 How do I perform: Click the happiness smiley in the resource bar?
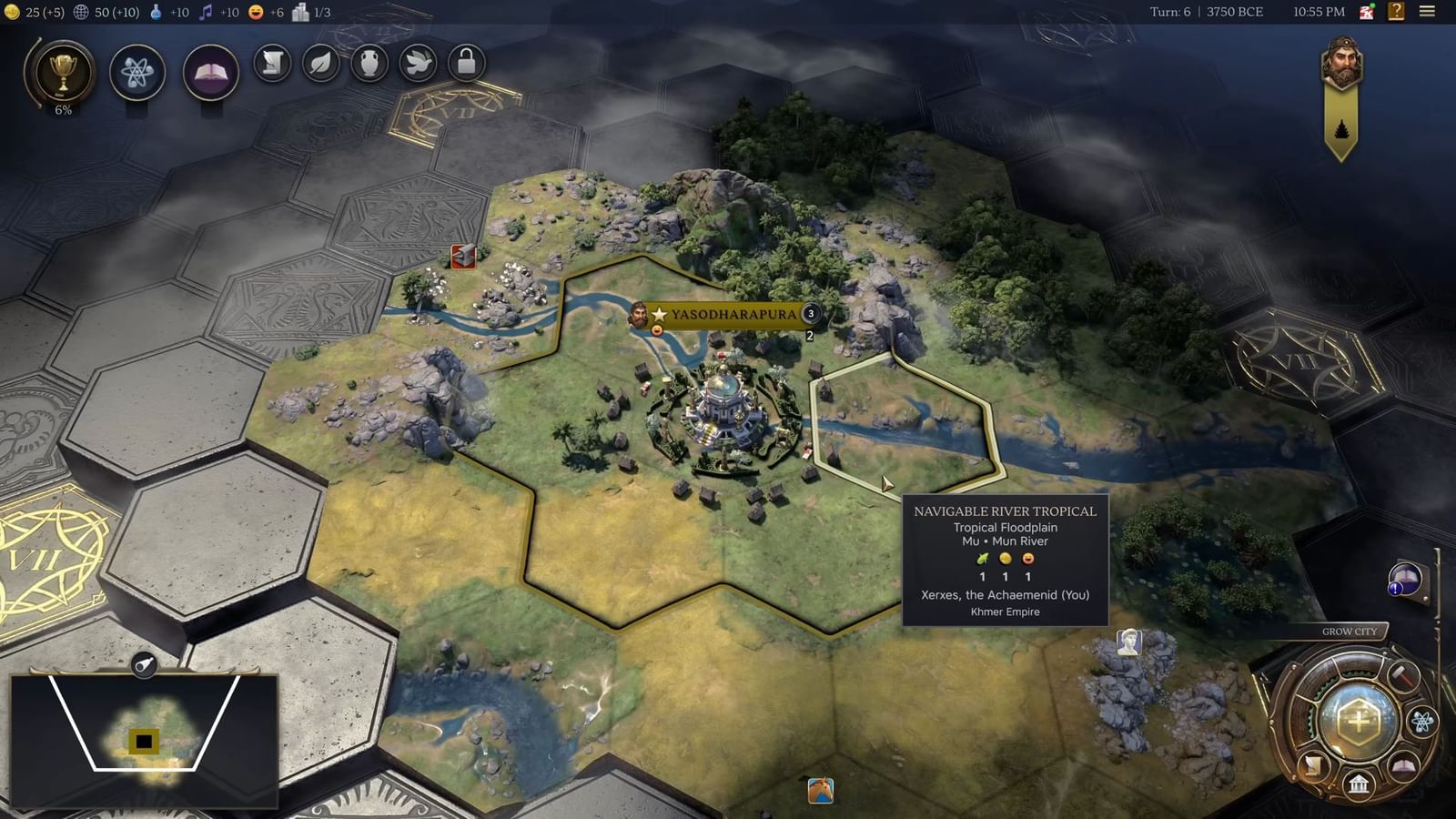(x=255, y=14)
